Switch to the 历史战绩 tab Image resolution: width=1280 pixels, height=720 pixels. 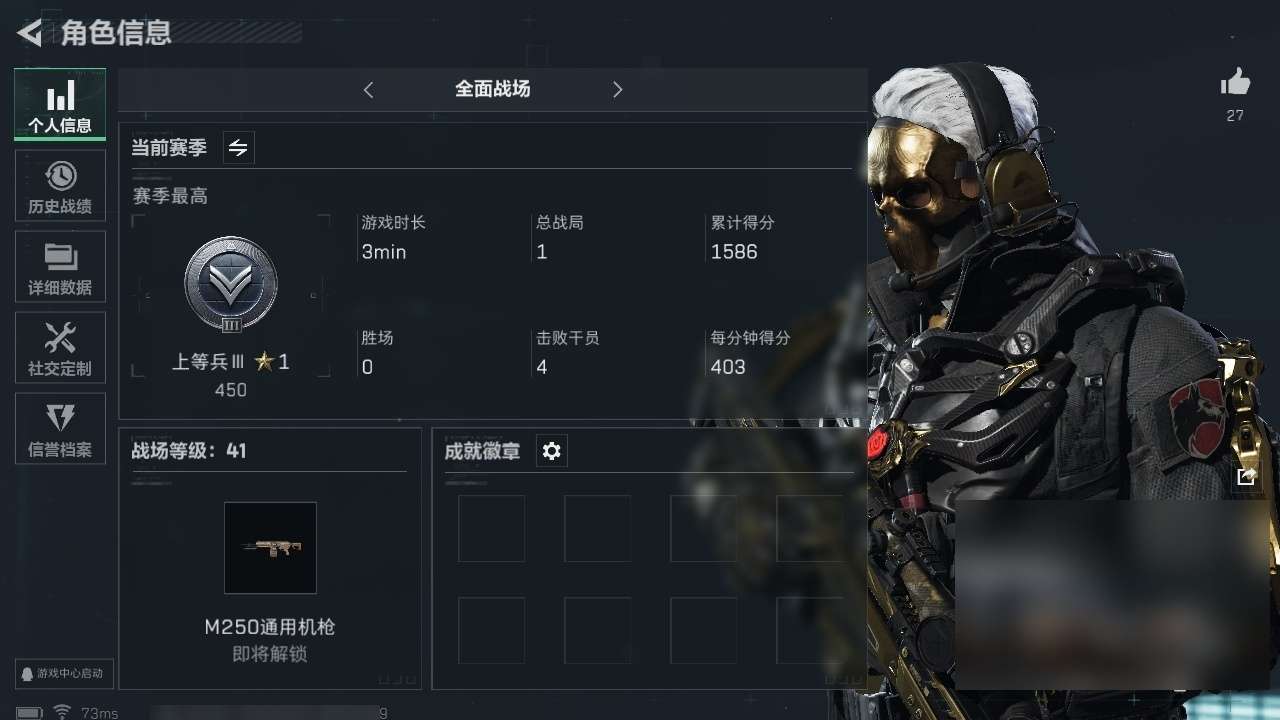coord(60,186)
